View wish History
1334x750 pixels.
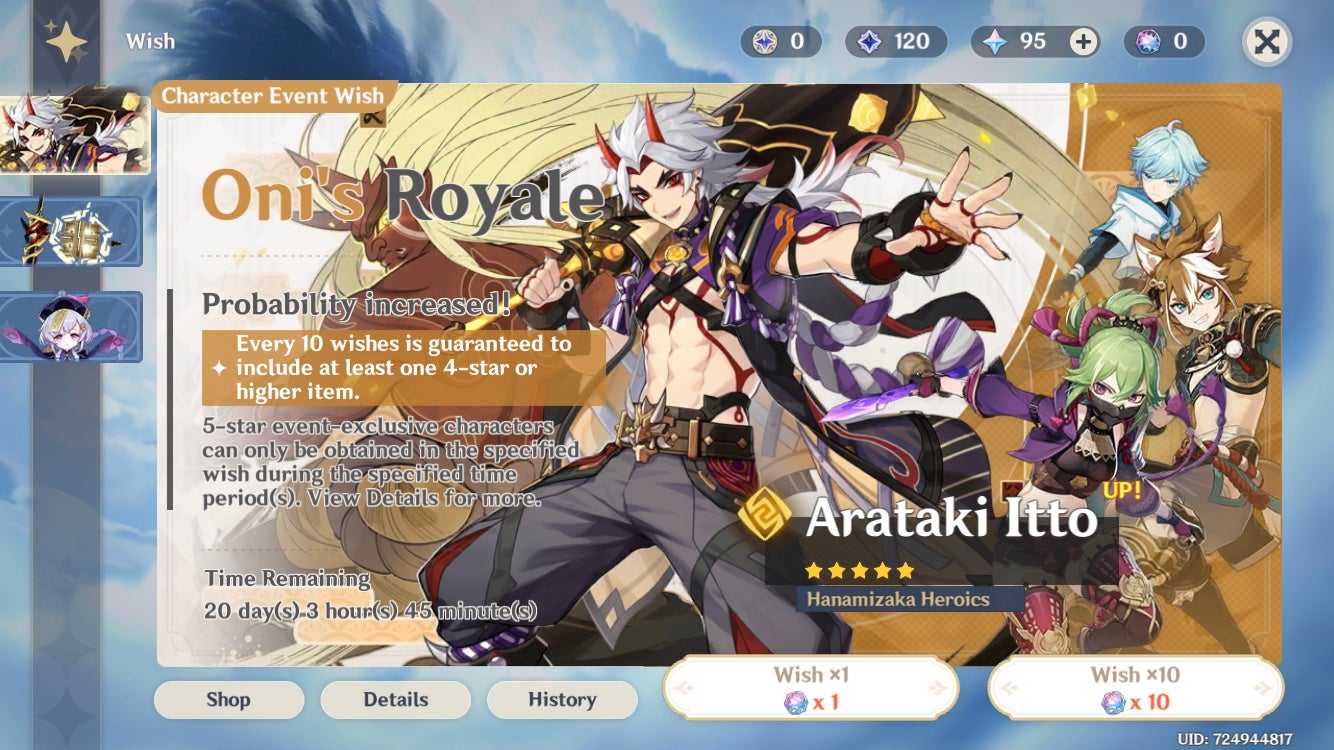pos(562,700)
